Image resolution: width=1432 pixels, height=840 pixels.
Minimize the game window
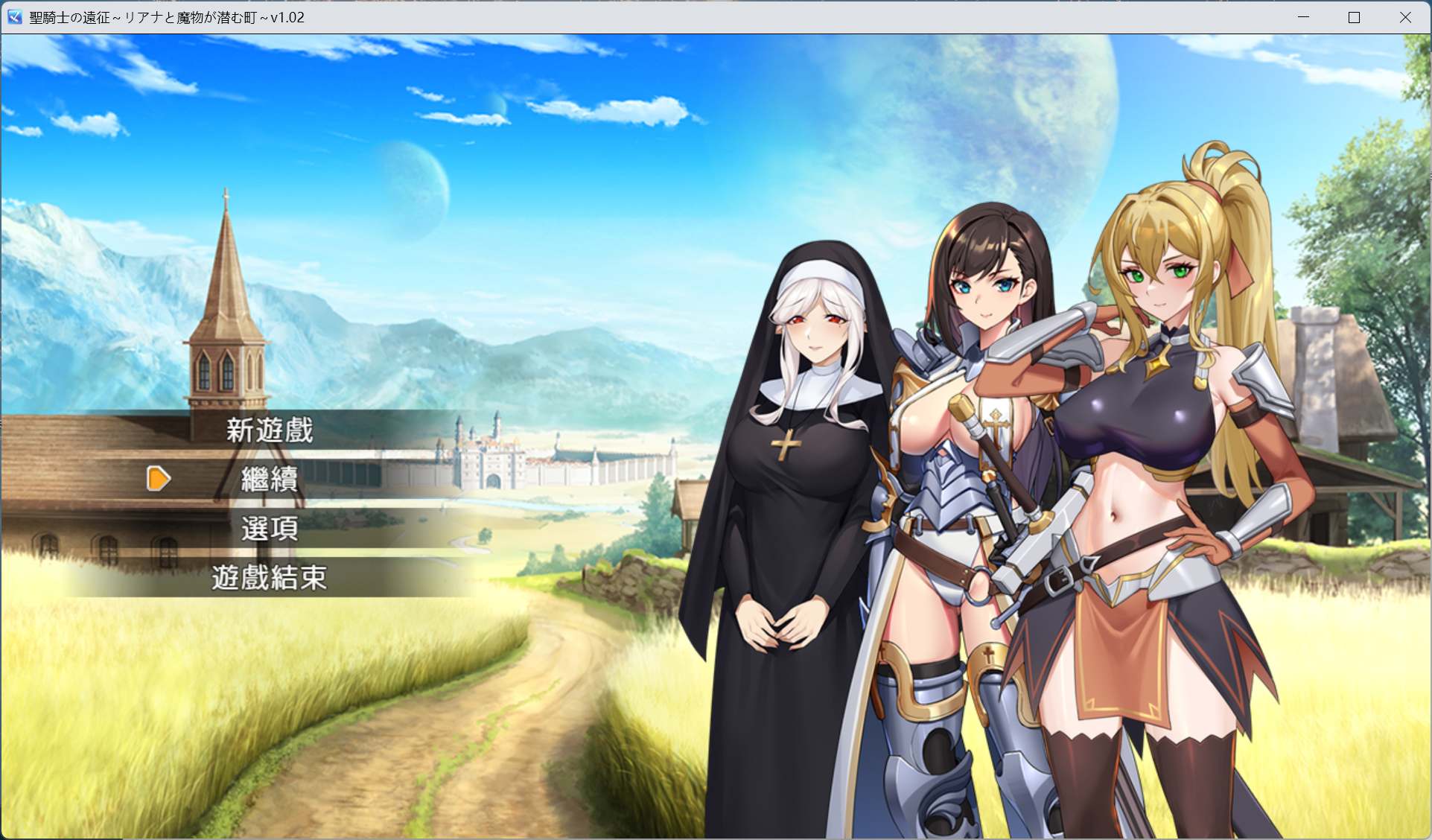[x=1301, y=16]
